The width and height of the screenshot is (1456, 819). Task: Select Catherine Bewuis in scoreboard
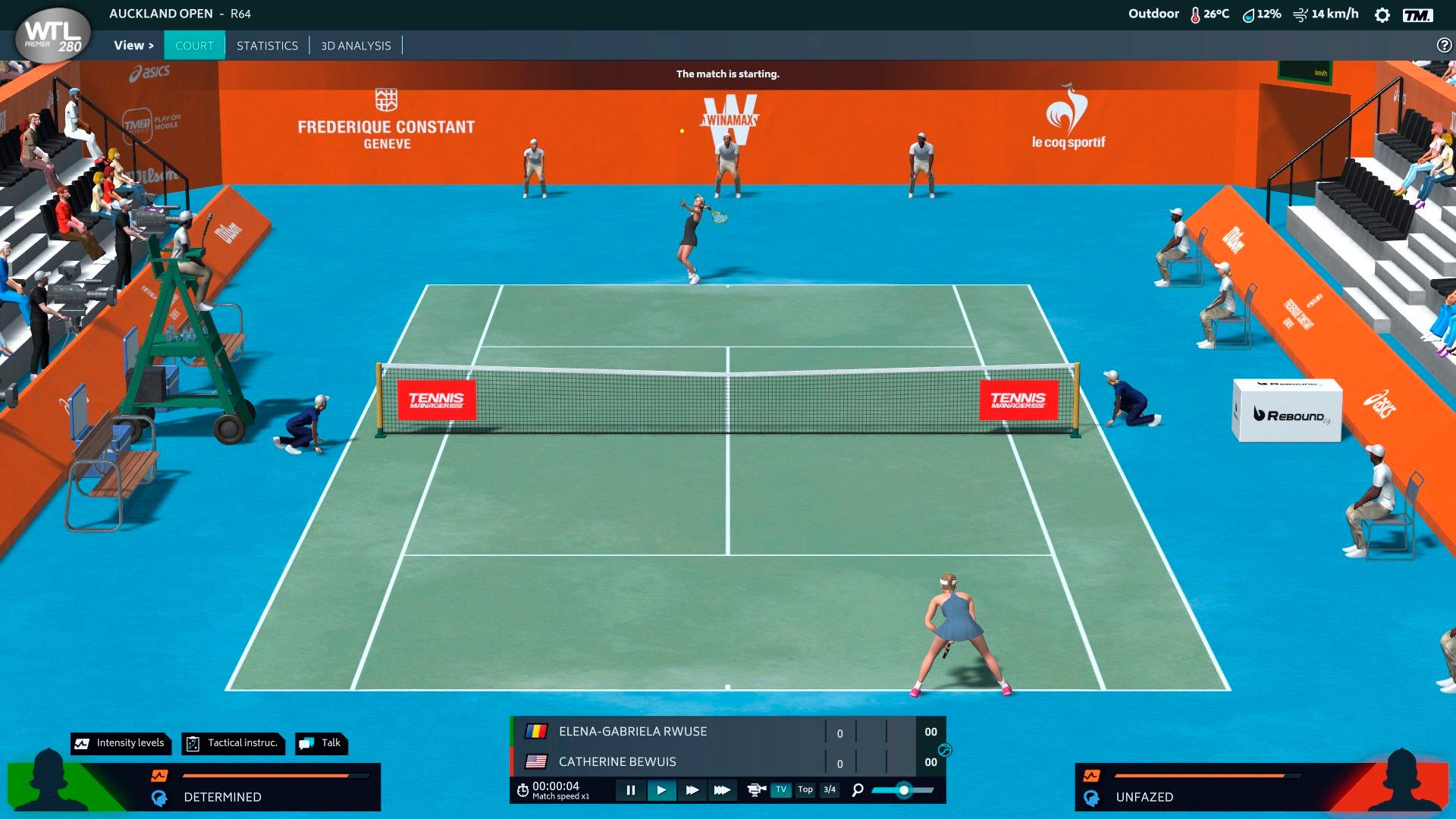pos(617,762)
